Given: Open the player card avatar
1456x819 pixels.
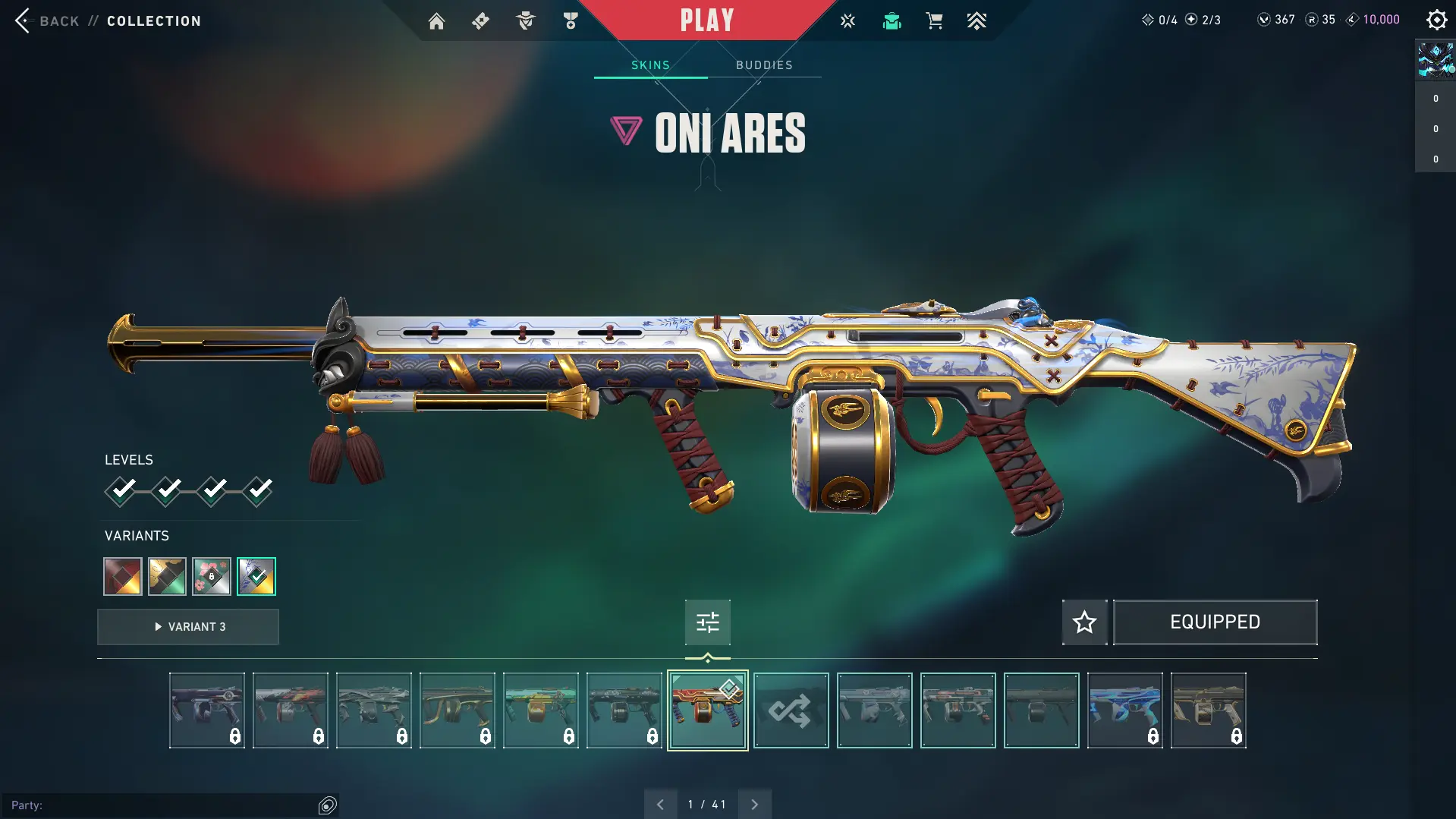Looking at the screenshot, I should click(x=1436, y=60).
